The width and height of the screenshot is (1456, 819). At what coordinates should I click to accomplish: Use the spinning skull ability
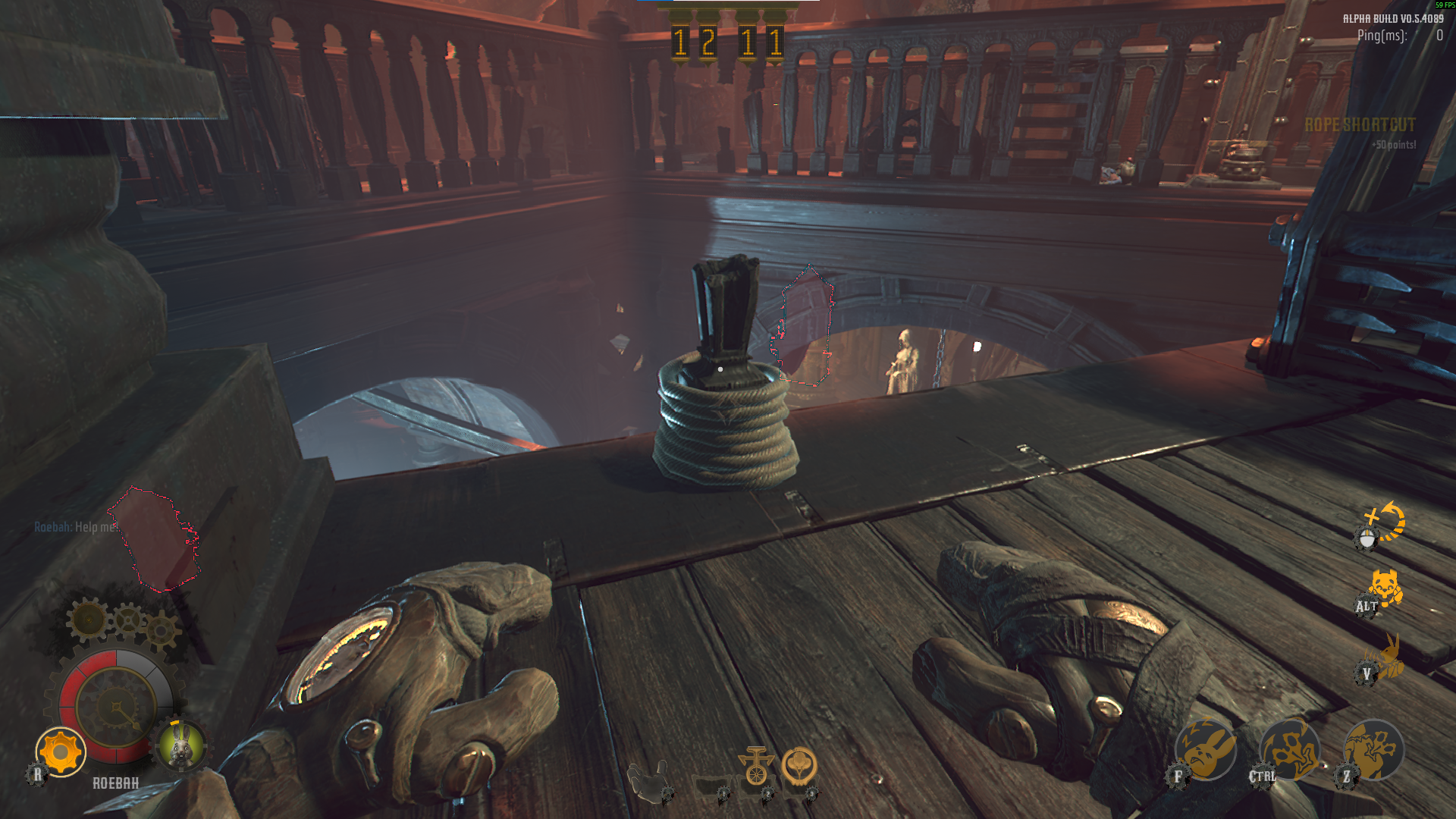tap(1290, 750)
